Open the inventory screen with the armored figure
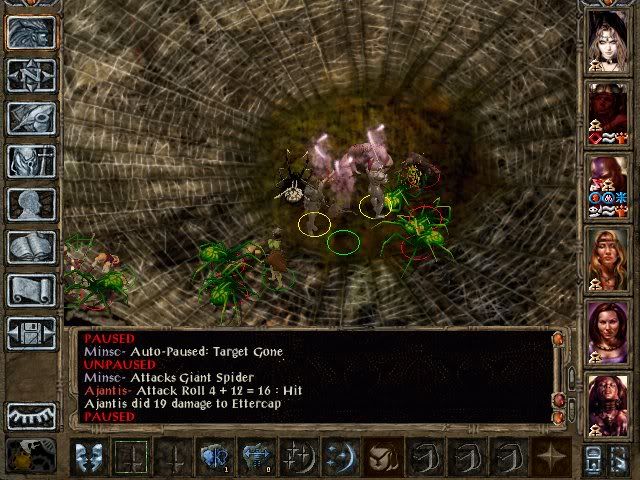 click(x=31, y=161)
